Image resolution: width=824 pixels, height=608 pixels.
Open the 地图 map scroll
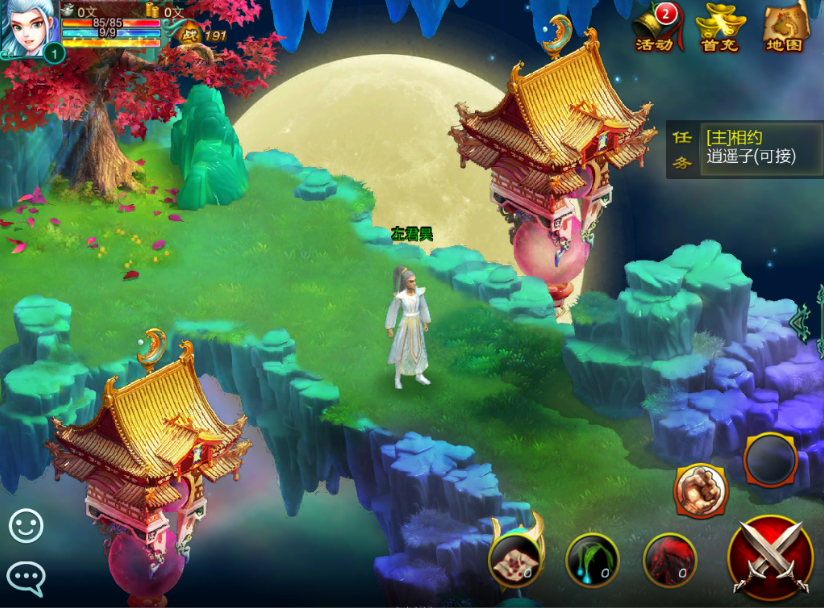785,27
